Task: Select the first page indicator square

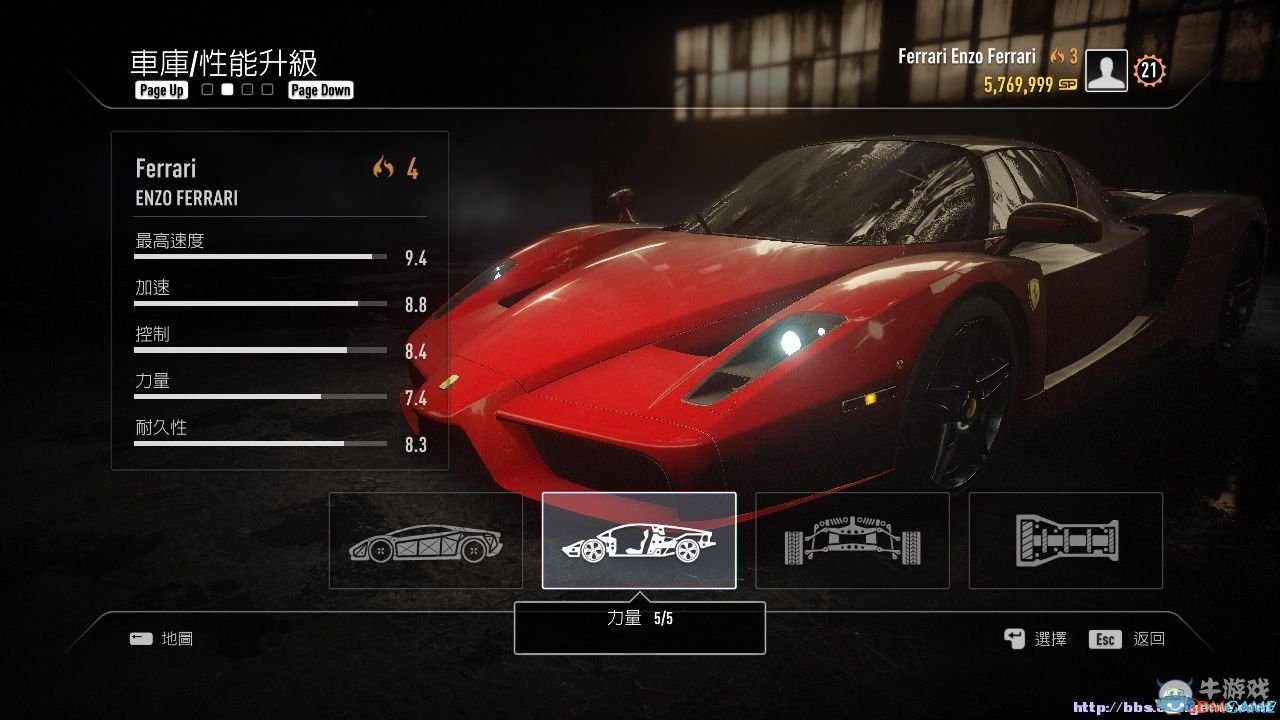Action: point(206,89)
